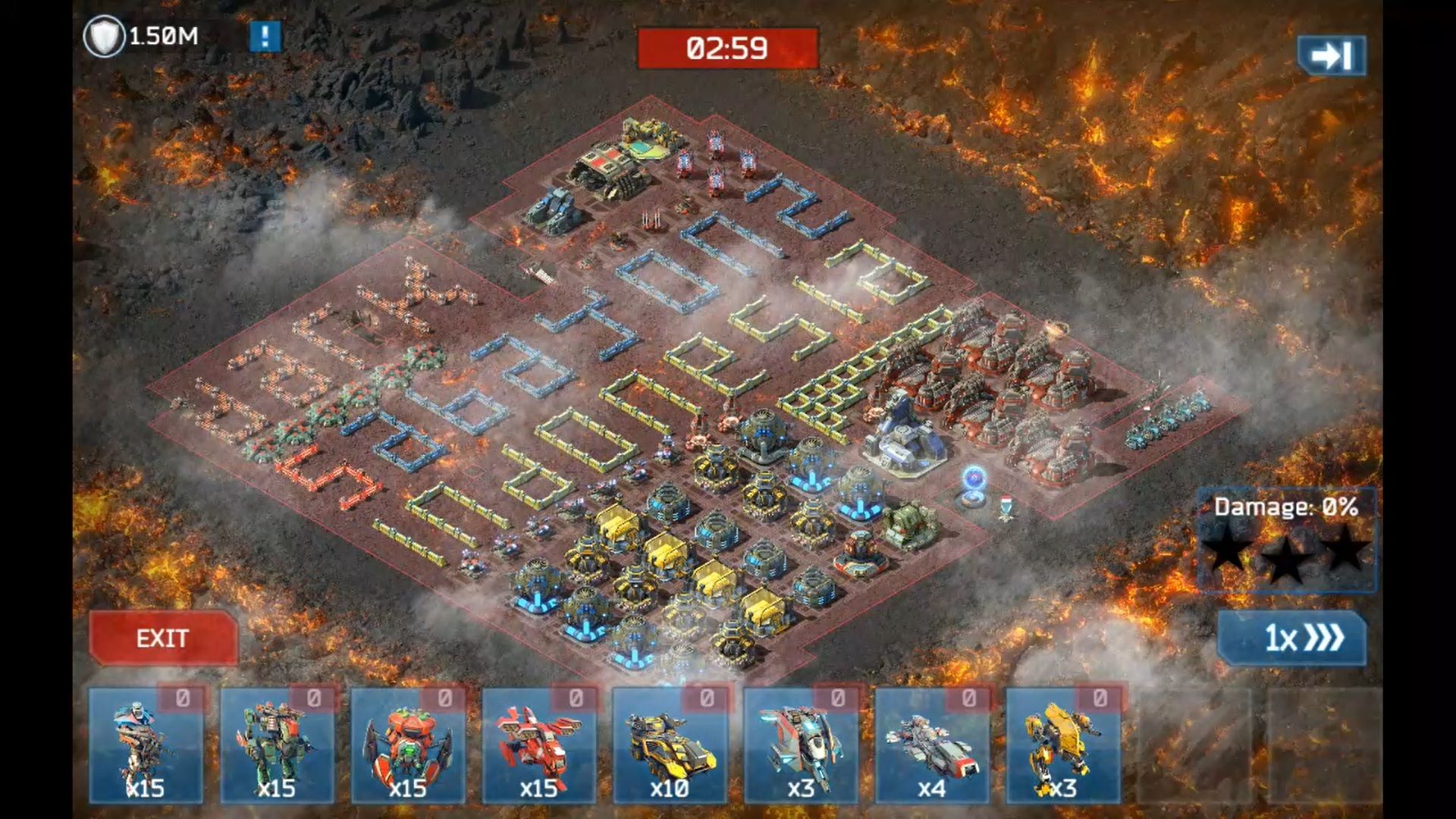The height and width of the screenshot is (819, 1456).
Task: Choose the x3 blue fighter aircraft card
Action: click(x=801, y=745)
